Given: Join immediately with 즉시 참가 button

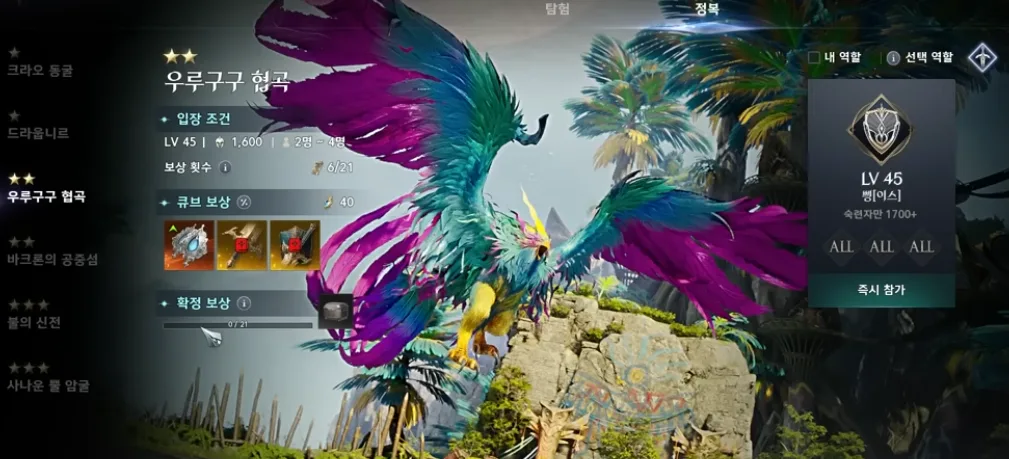Looking at the screenshot, I should (x=881, y=290).
